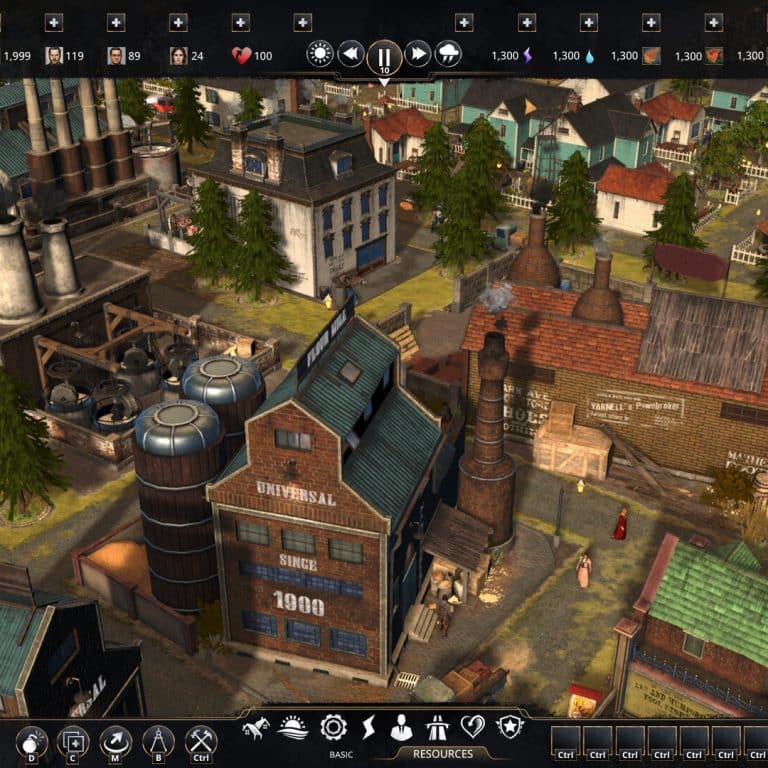Speed up game with fast-forward arrows
Viewport: 768px width, 768px height.
point(418,54)
